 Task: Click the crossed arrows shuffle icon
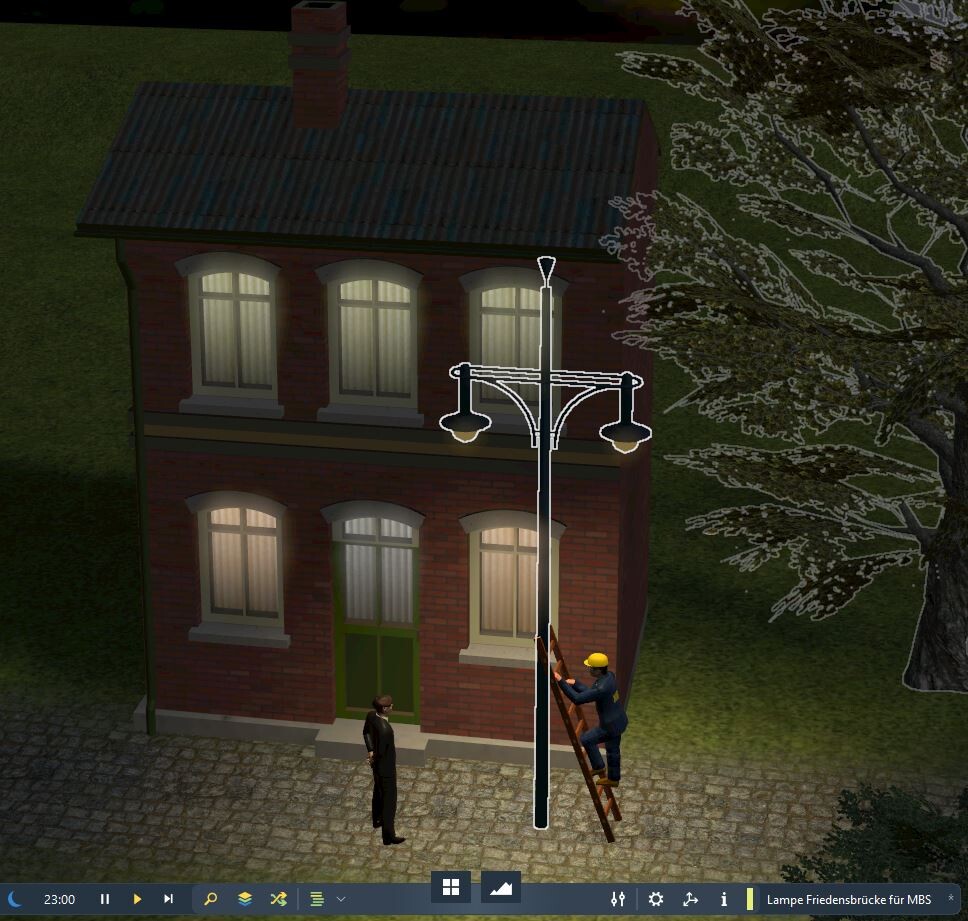pos(279,899)
